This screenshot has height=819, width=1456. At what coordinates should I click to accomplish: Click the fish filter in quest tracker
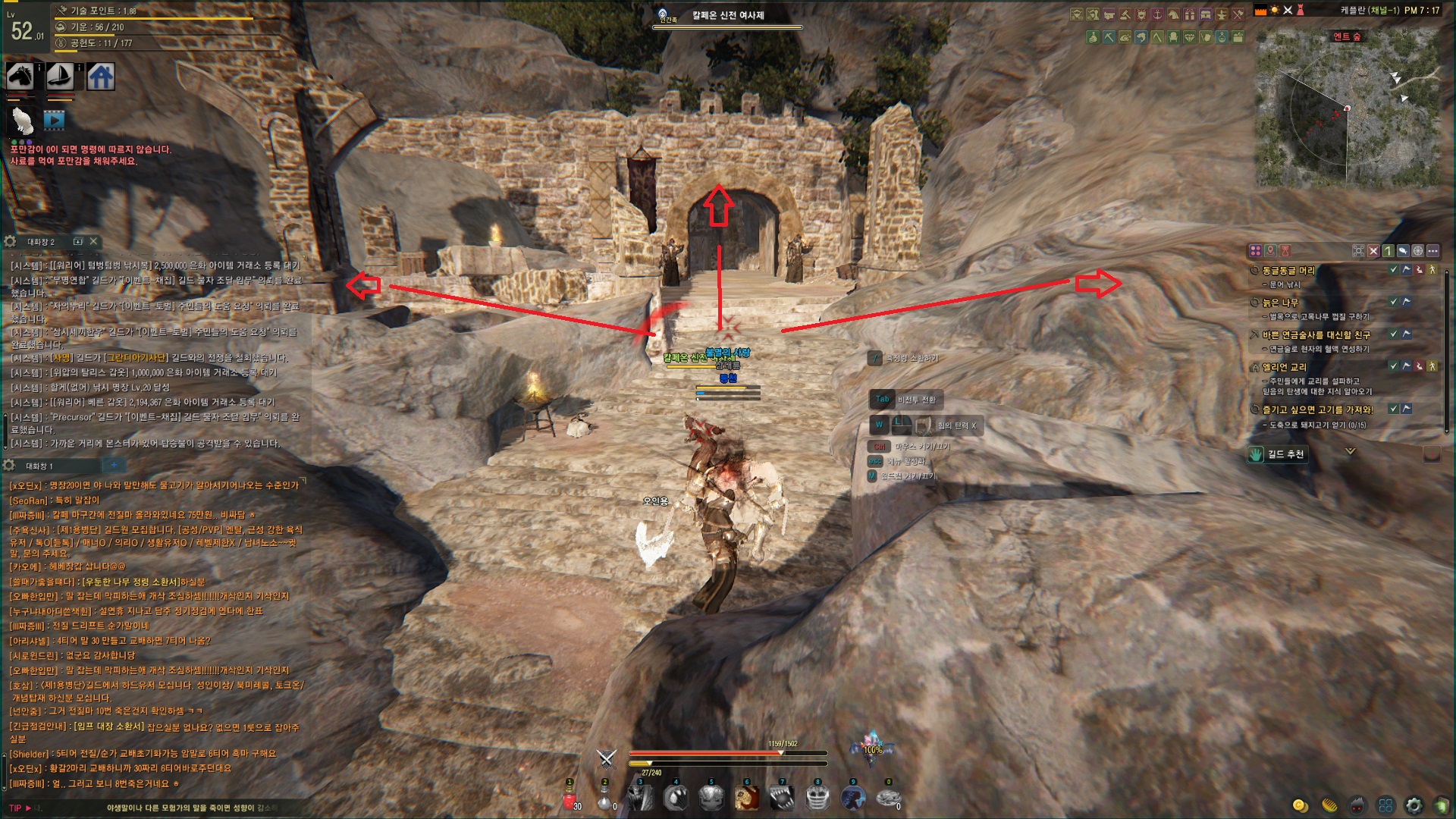click(1402, 250)
